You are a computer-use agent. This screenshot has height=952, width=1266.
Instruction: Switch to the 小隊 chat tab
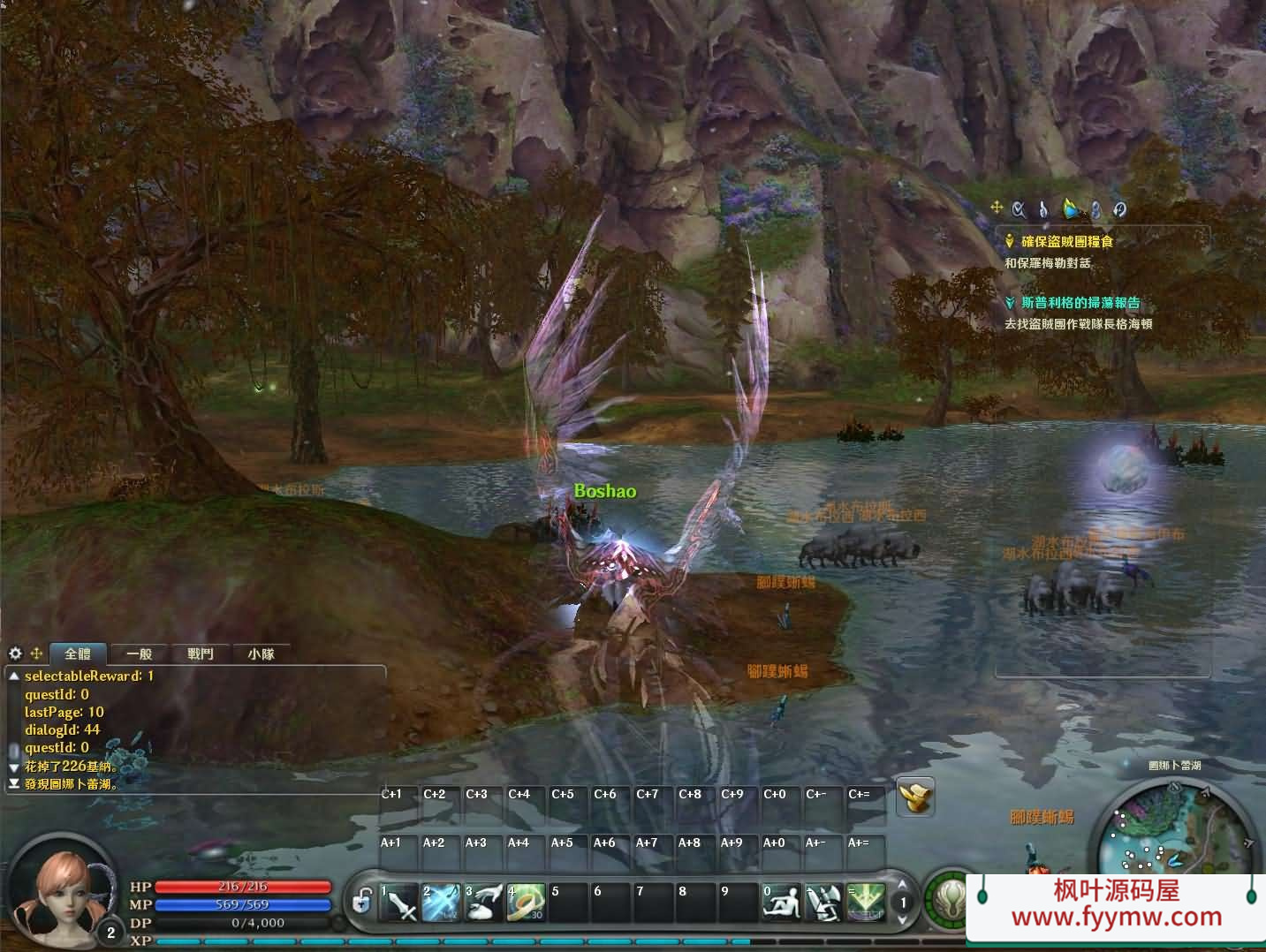[260, 654]
